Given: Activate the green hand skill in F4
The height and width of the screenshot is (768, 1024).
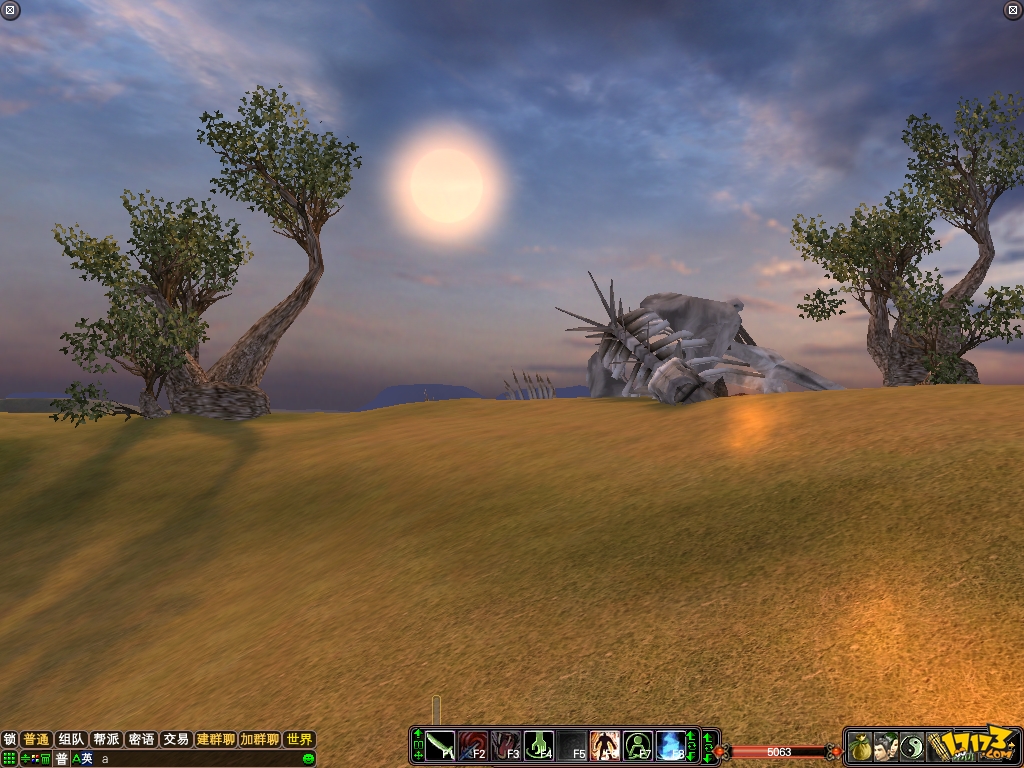Looking at the screenshot, I should (539, 746).
